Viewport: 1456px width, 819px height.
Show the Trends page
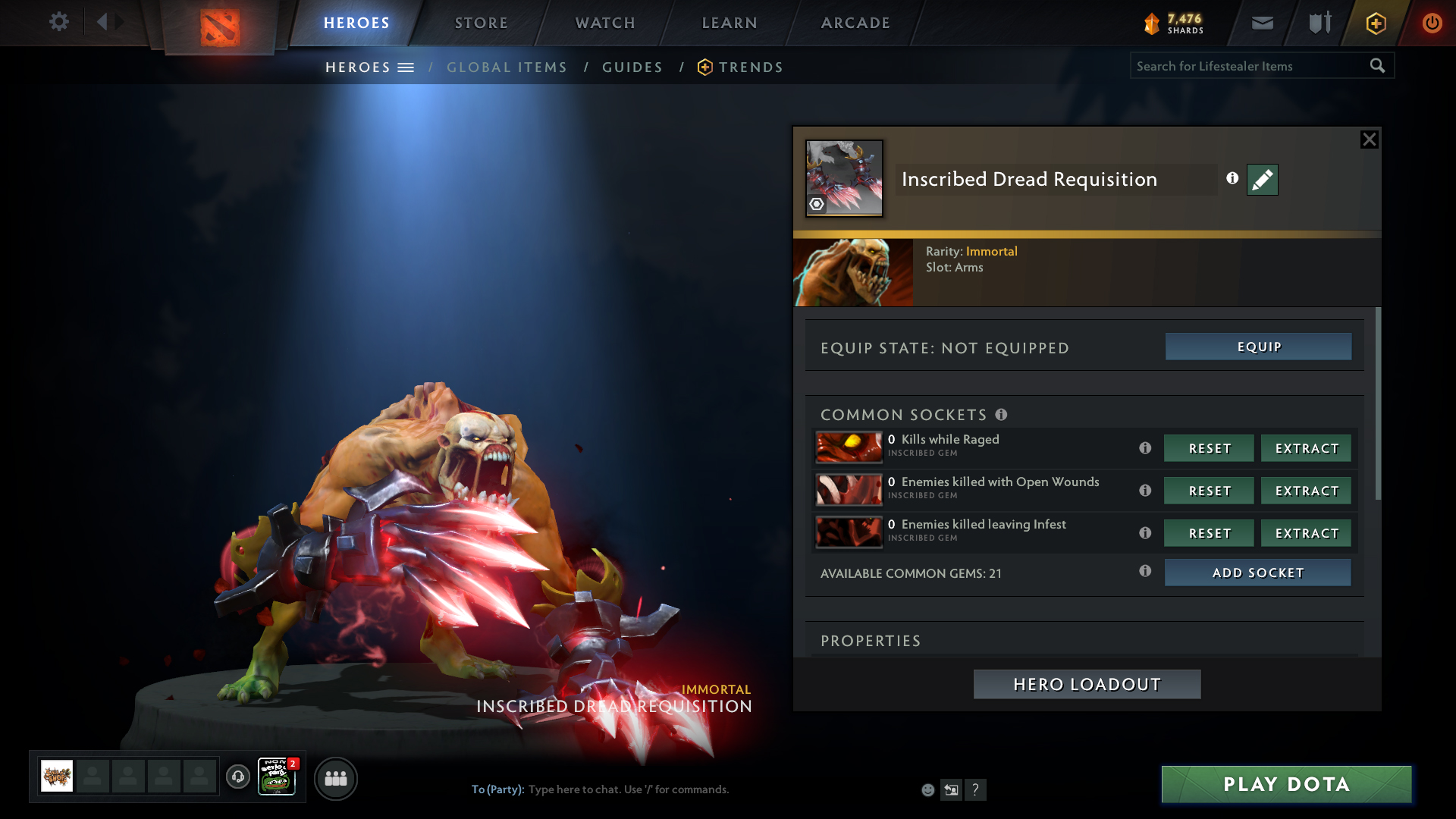[x=750, y=67]
